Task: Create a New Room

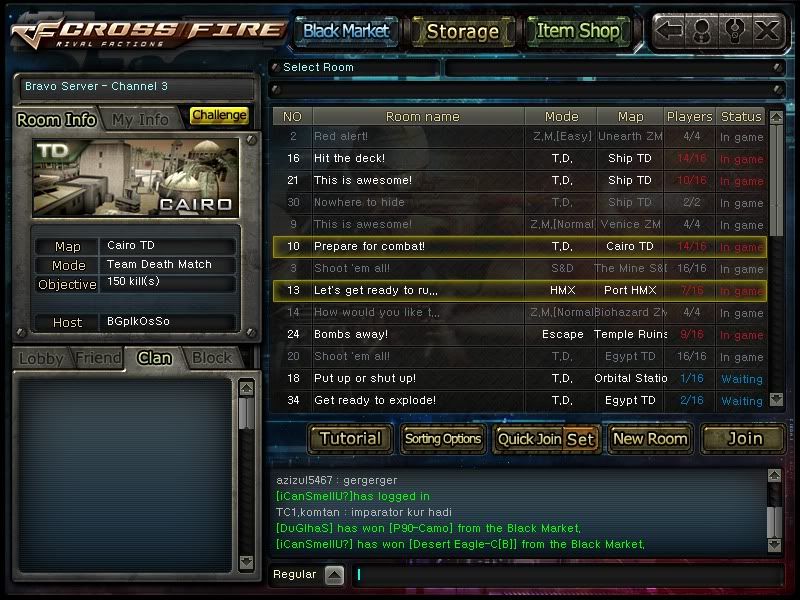Action: (x=650, y=438)
